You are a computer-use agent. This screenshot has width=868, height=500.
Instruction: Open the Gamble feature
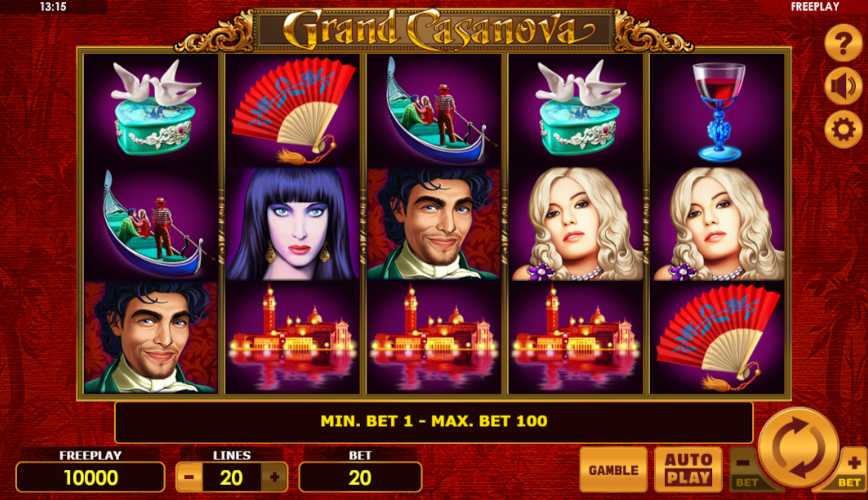click(613, 469)
